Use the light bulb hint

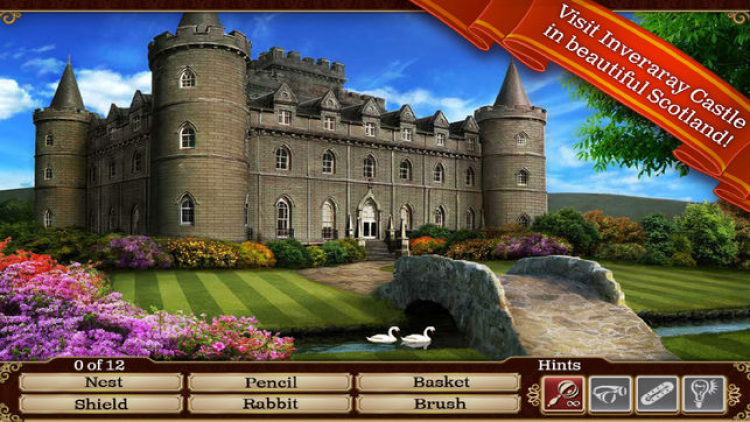704,394
